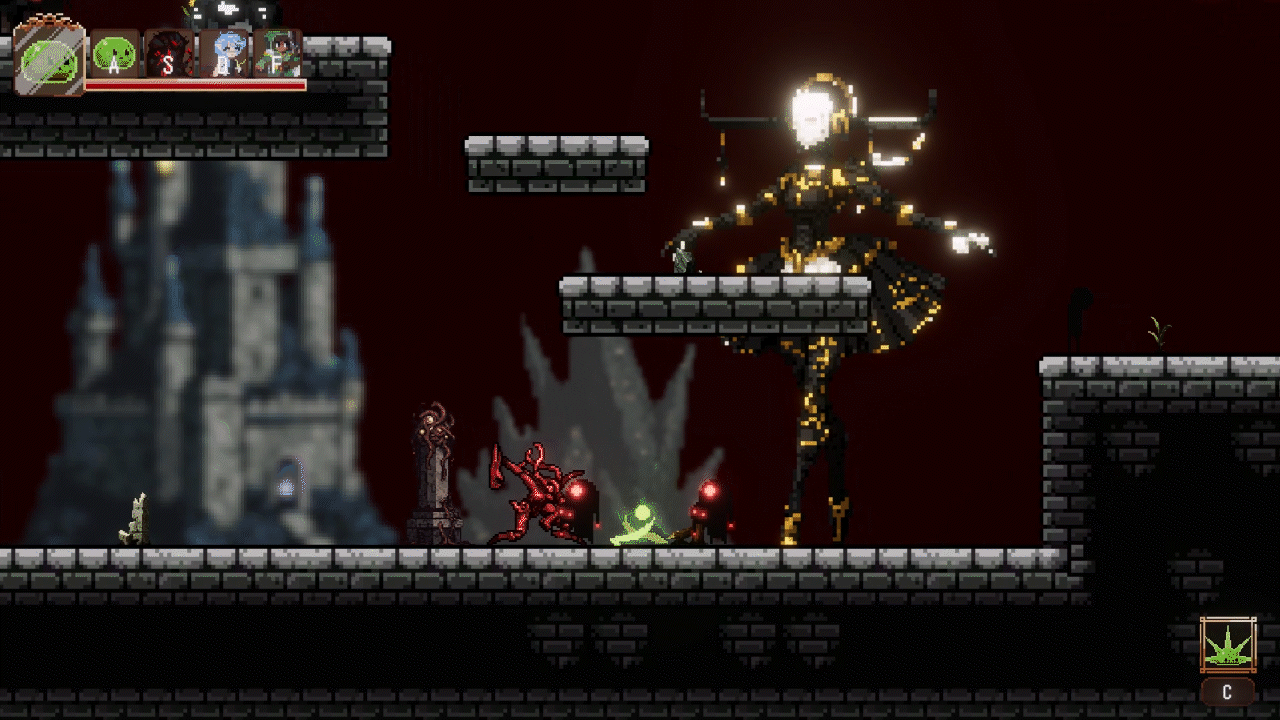Switch to the small green slime form
The image size is (1280, 720).
click(115, 54)
